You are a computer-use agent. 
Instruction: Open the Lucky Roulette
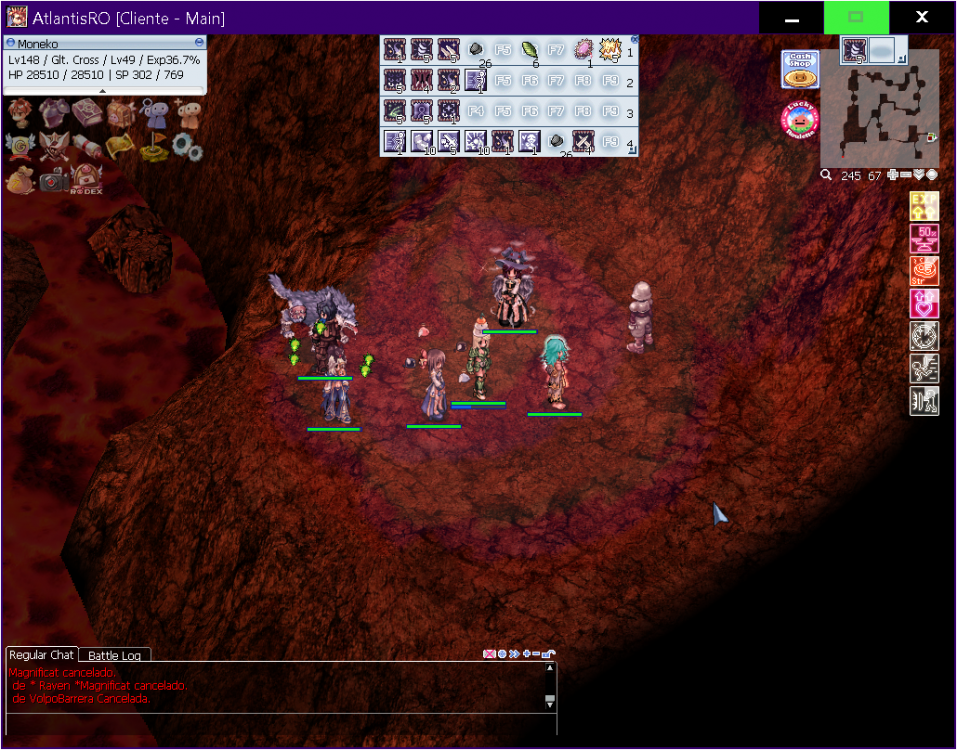(x=800, y=121)
